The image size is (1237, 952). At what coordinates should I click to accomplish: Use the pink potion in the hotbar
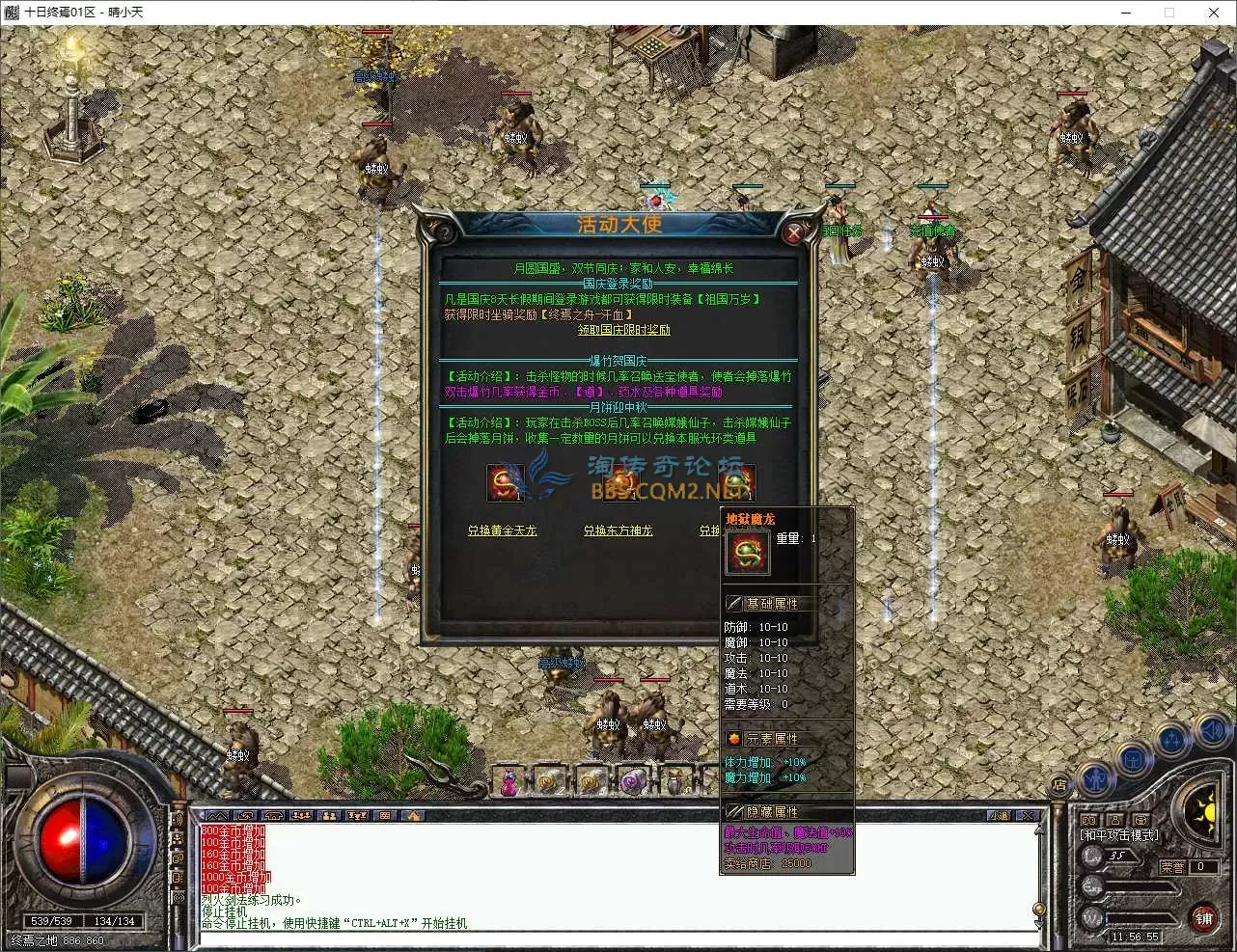(509, 782)
